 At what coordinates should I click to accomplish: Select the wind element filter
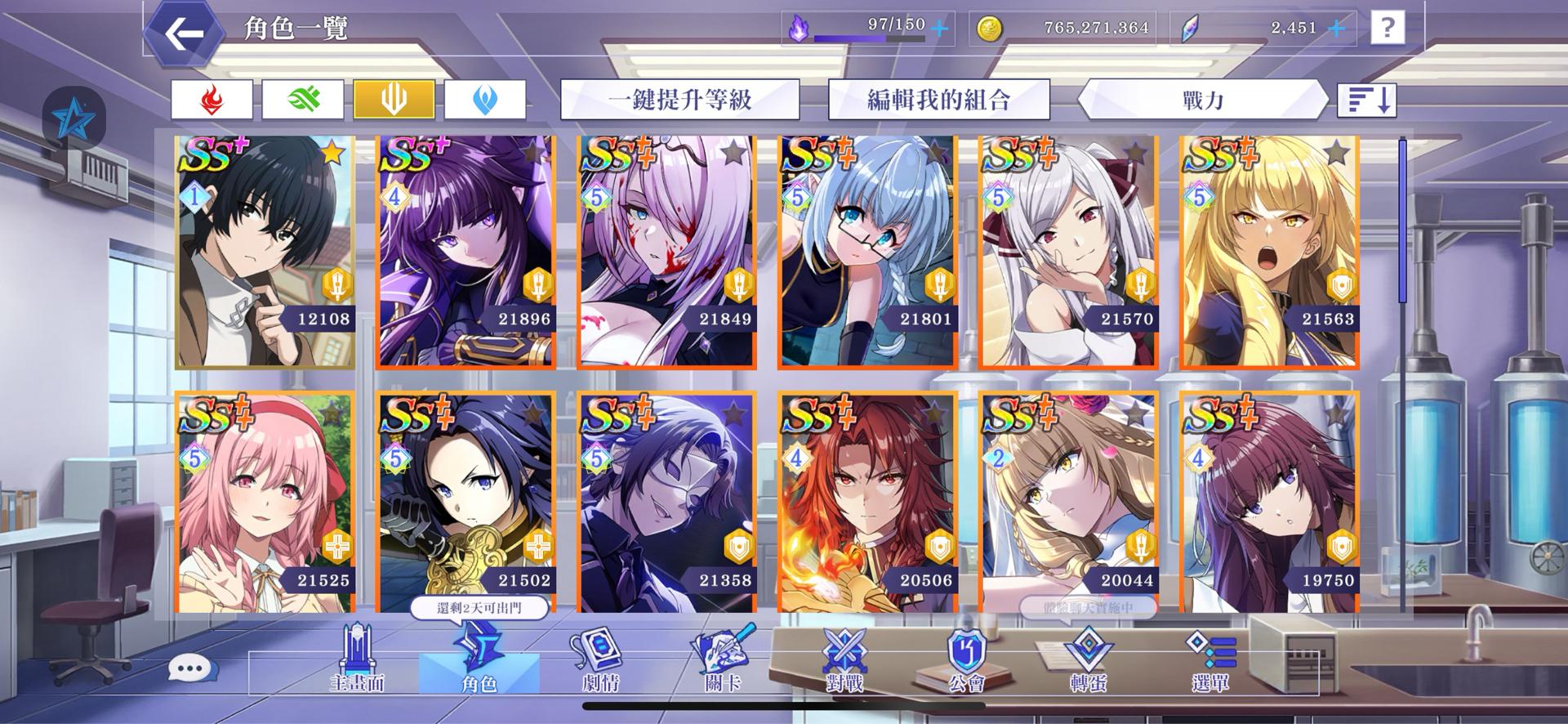304,98
